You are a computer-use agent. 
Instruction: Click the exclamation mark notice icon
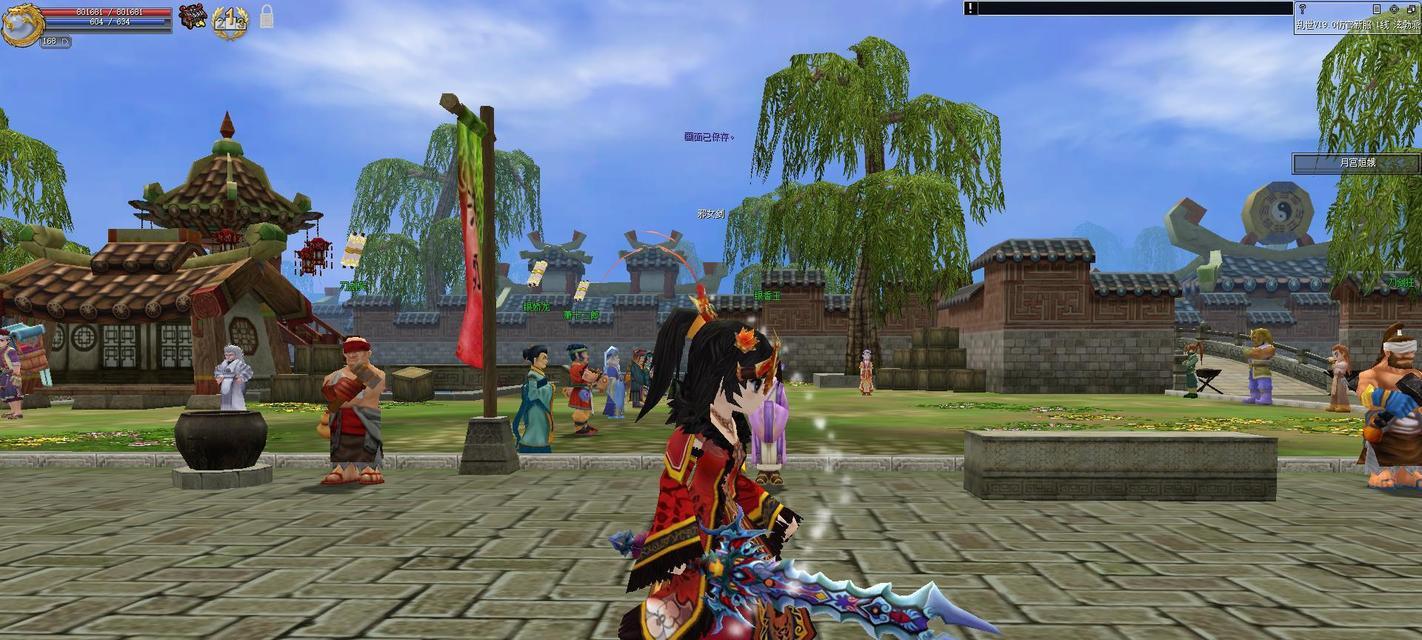click(970, 8)
